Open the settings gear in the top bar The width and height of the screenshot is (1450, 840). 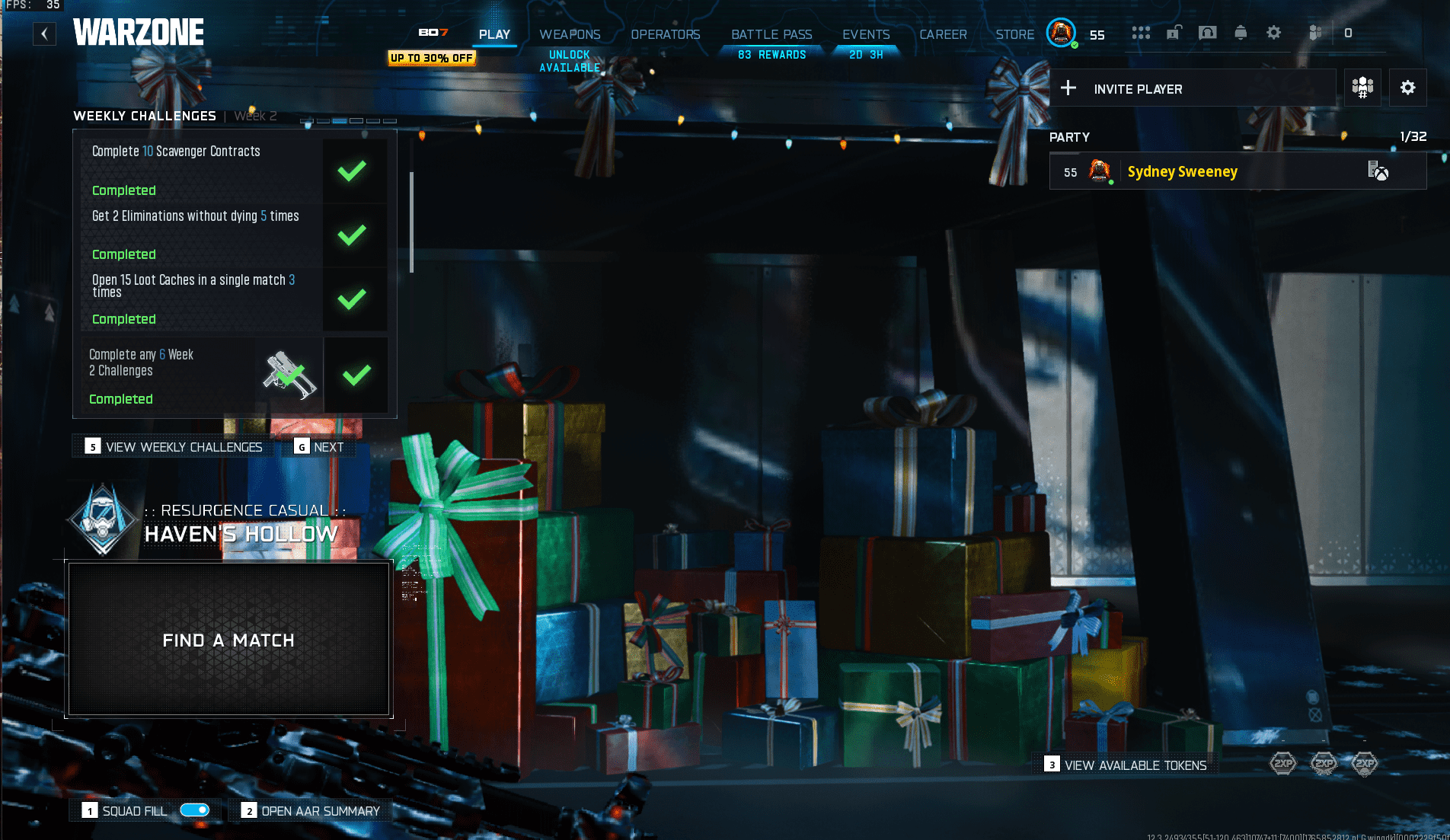(x=1273, y=33)
